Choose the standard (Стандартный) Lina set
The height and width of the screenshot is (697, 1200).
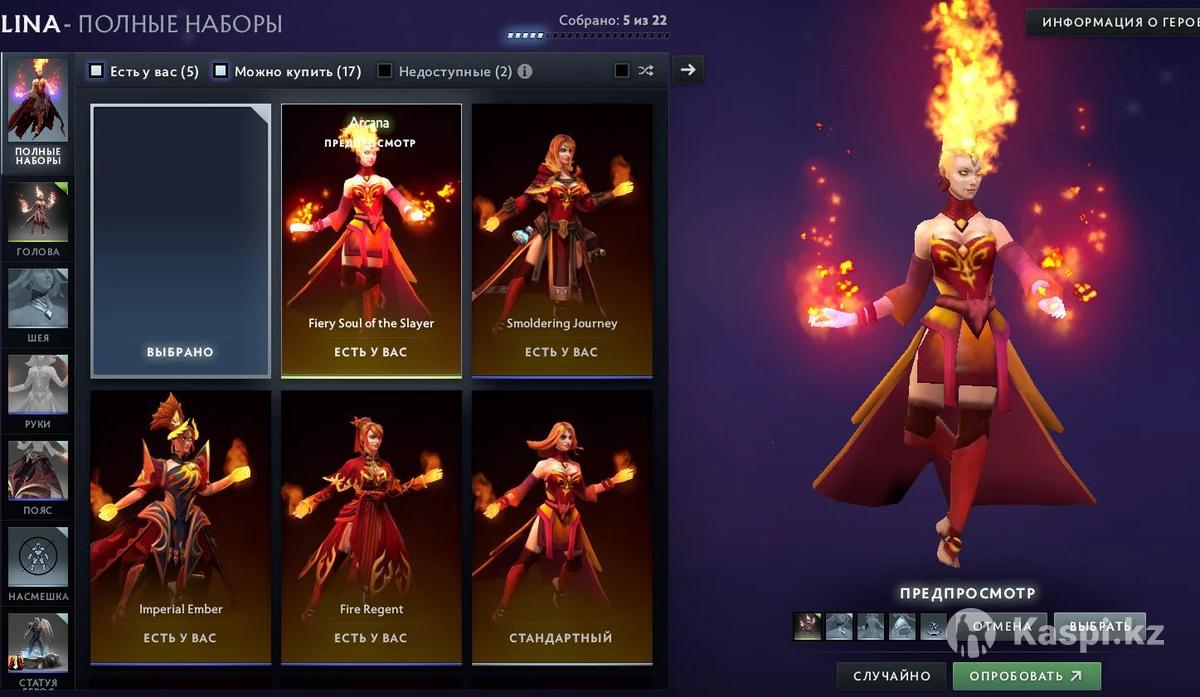pyautogui.click(x=562, y=526)
